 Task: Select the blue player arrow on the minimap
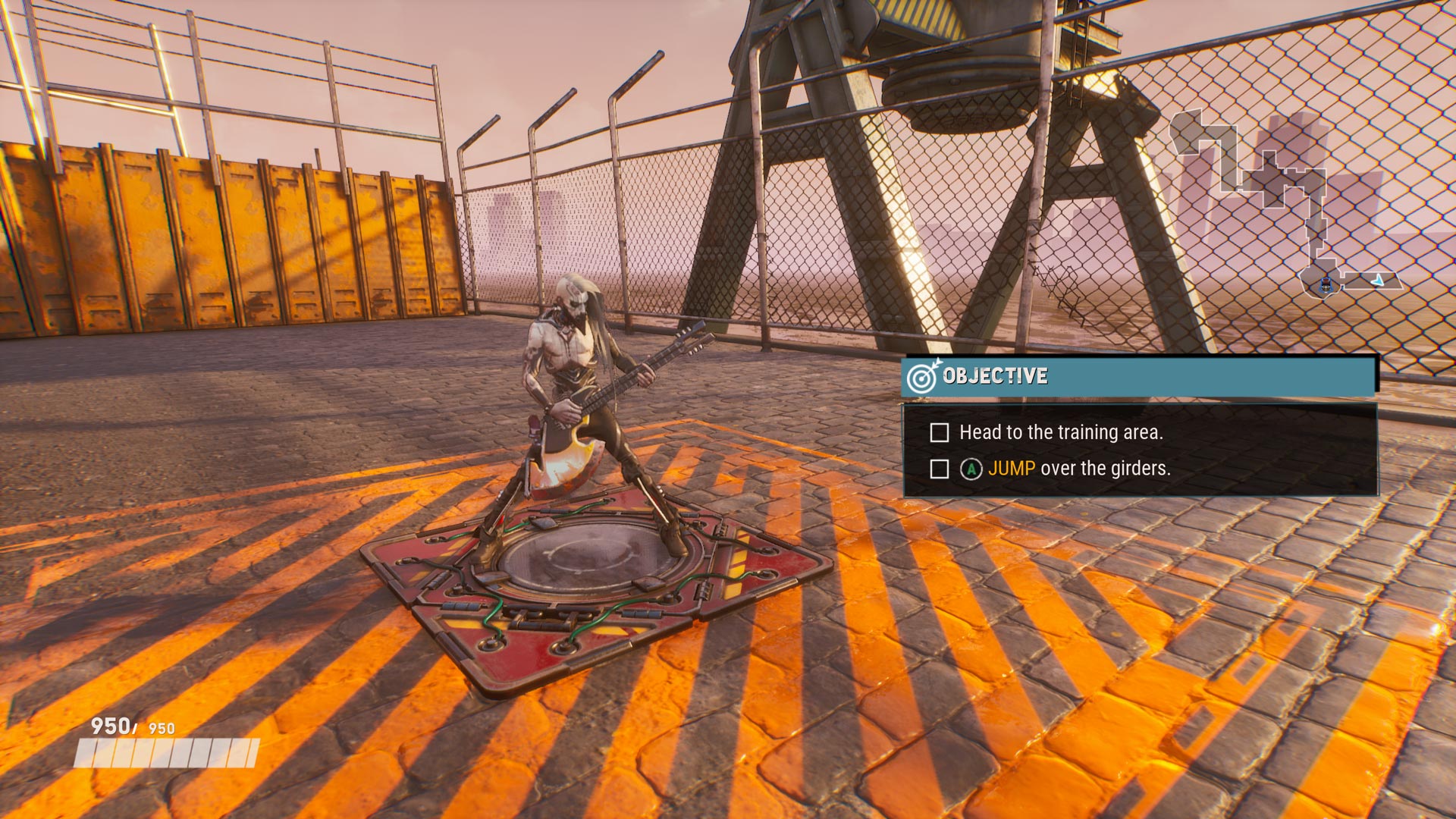point(1378,281)
